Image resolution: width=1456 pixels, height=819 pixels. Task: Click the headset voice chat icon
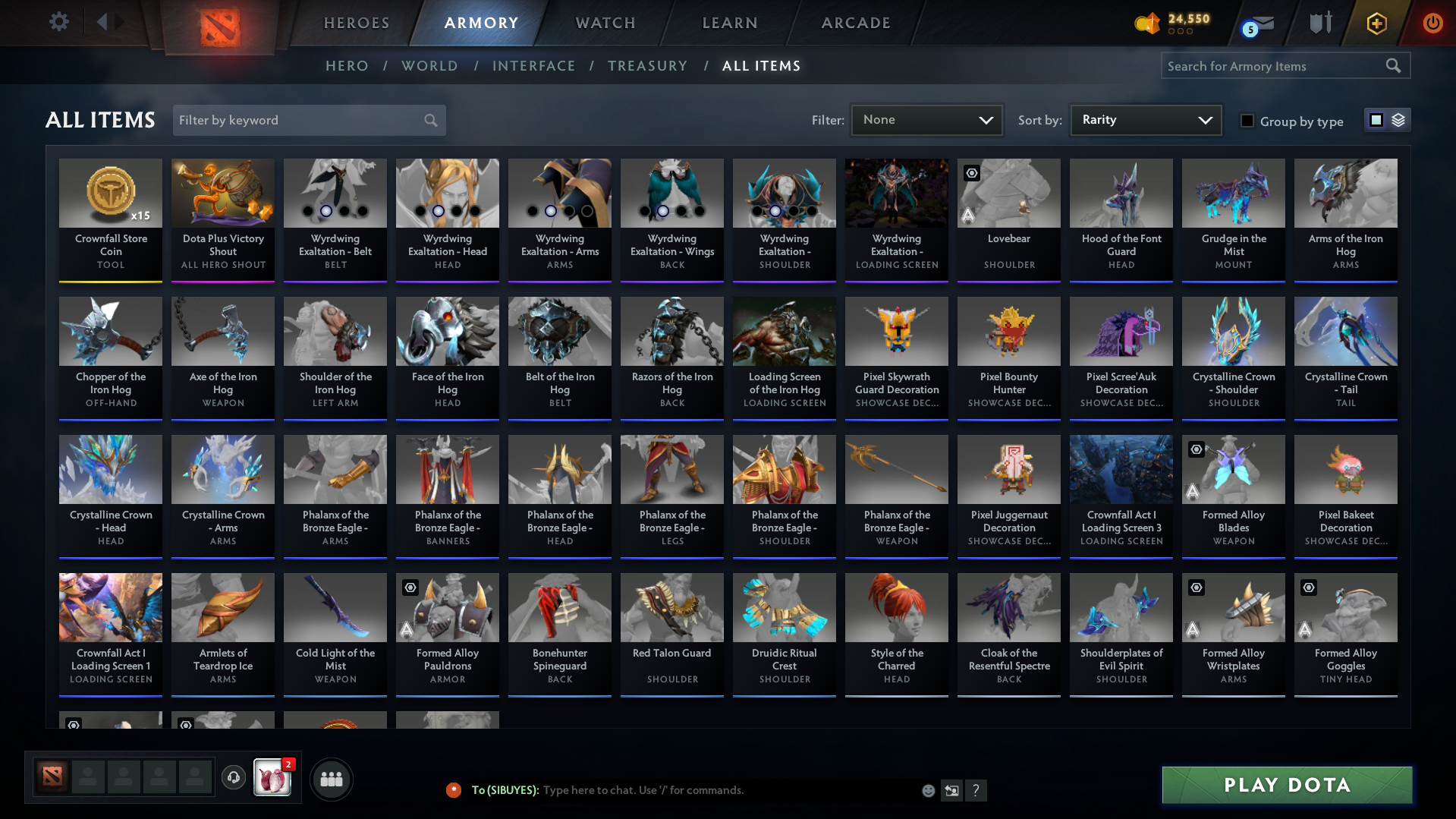[234, 778]
